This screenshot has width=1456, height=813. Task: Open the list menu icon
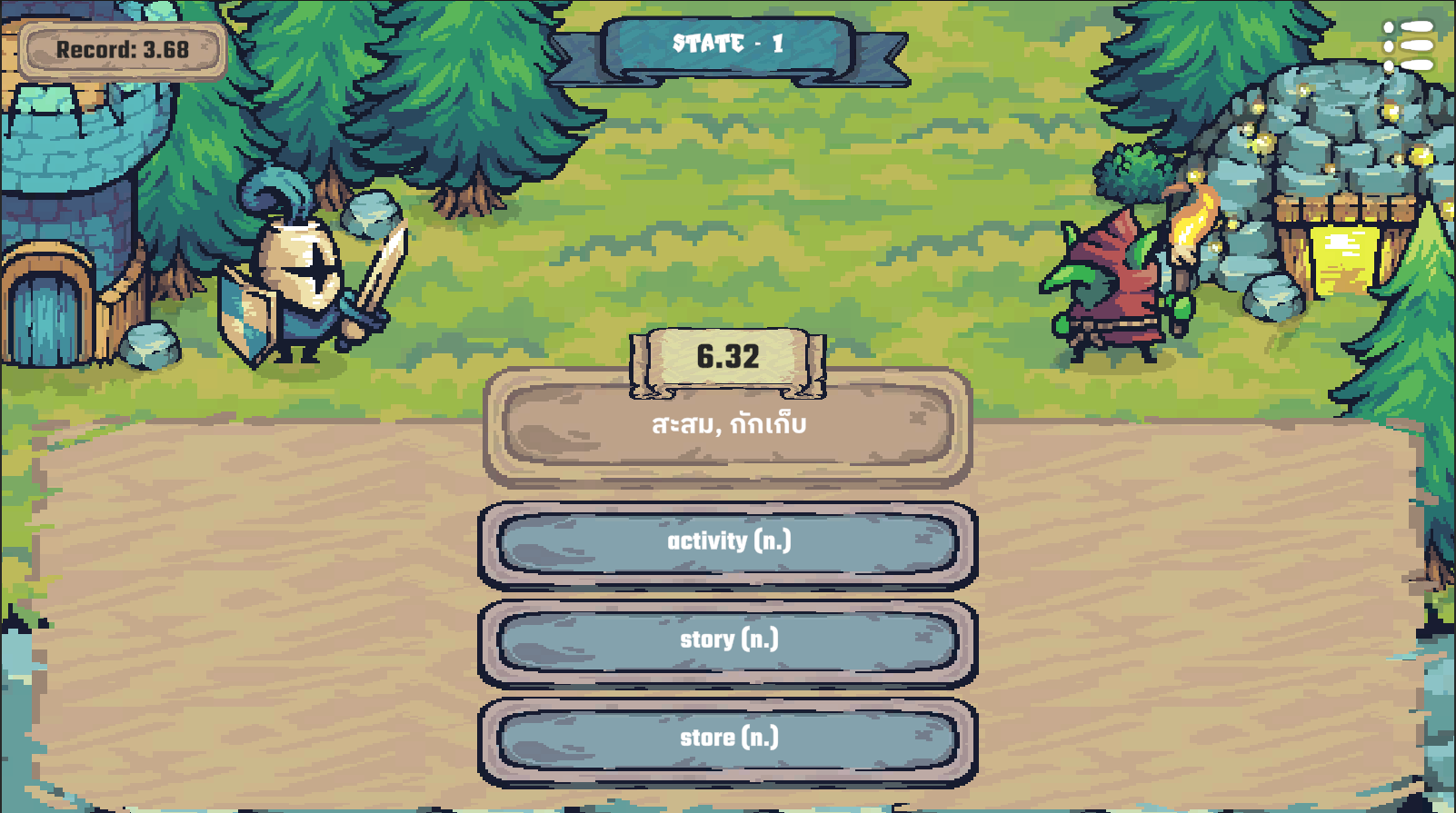point(1408,45)
